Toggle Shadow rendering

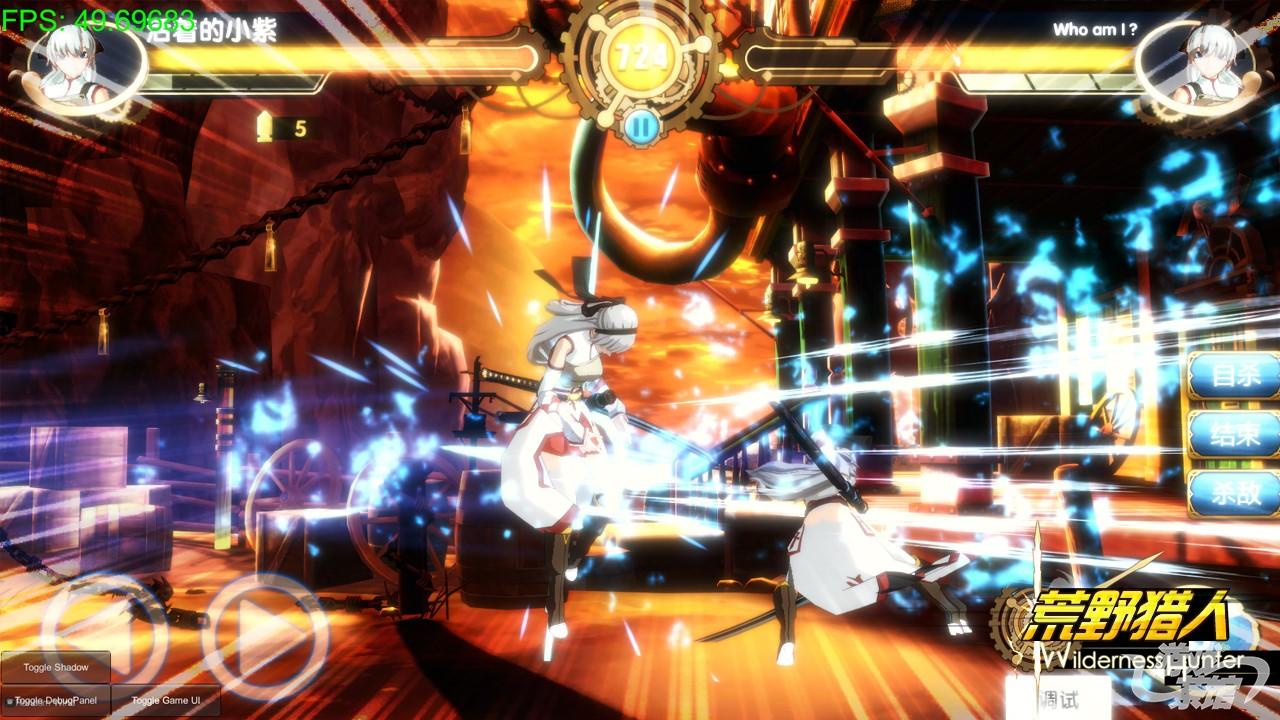click(x=56, y=667)
